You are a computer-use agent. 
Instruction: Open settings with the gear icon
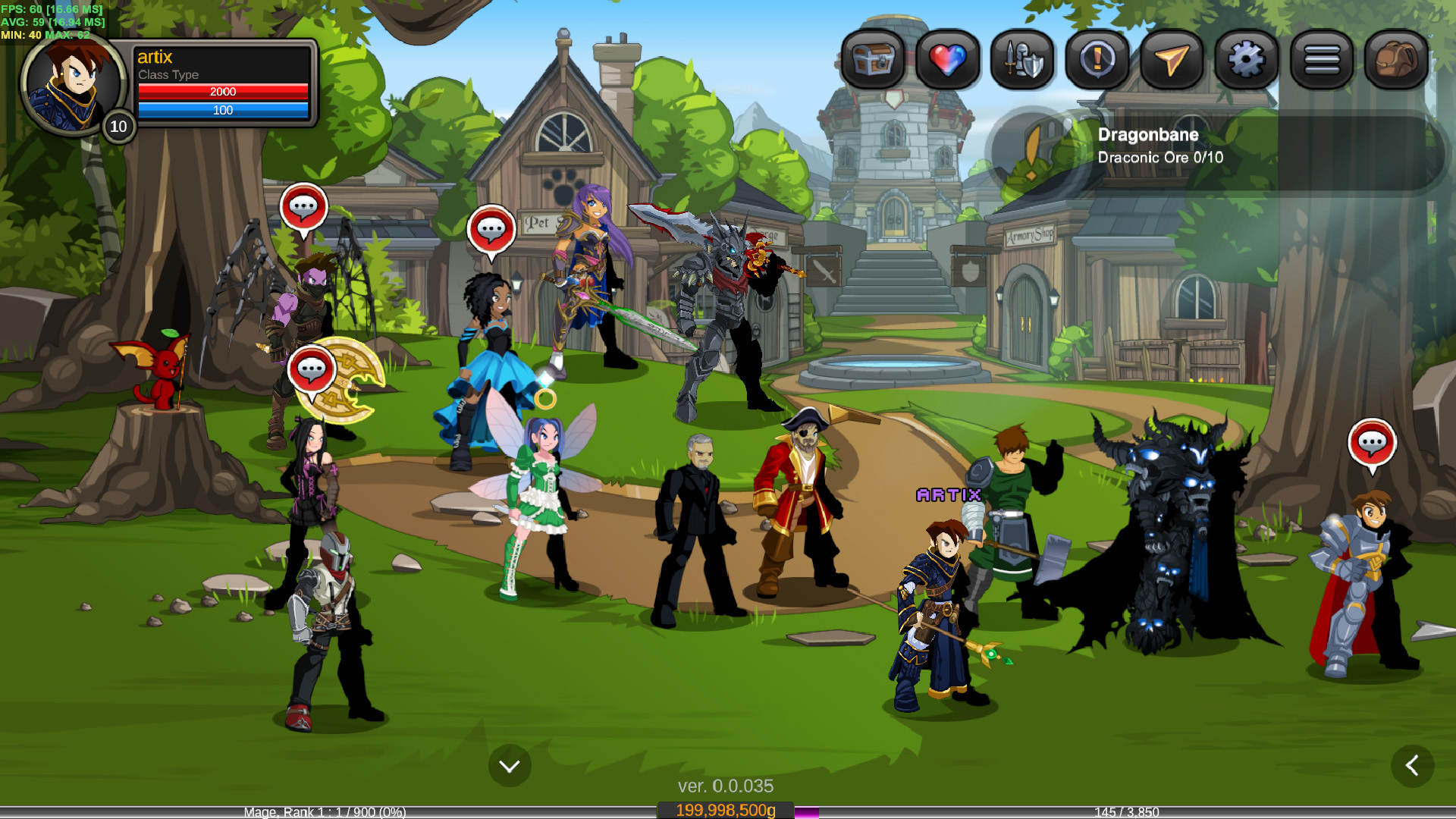[x=1245, y=61]
